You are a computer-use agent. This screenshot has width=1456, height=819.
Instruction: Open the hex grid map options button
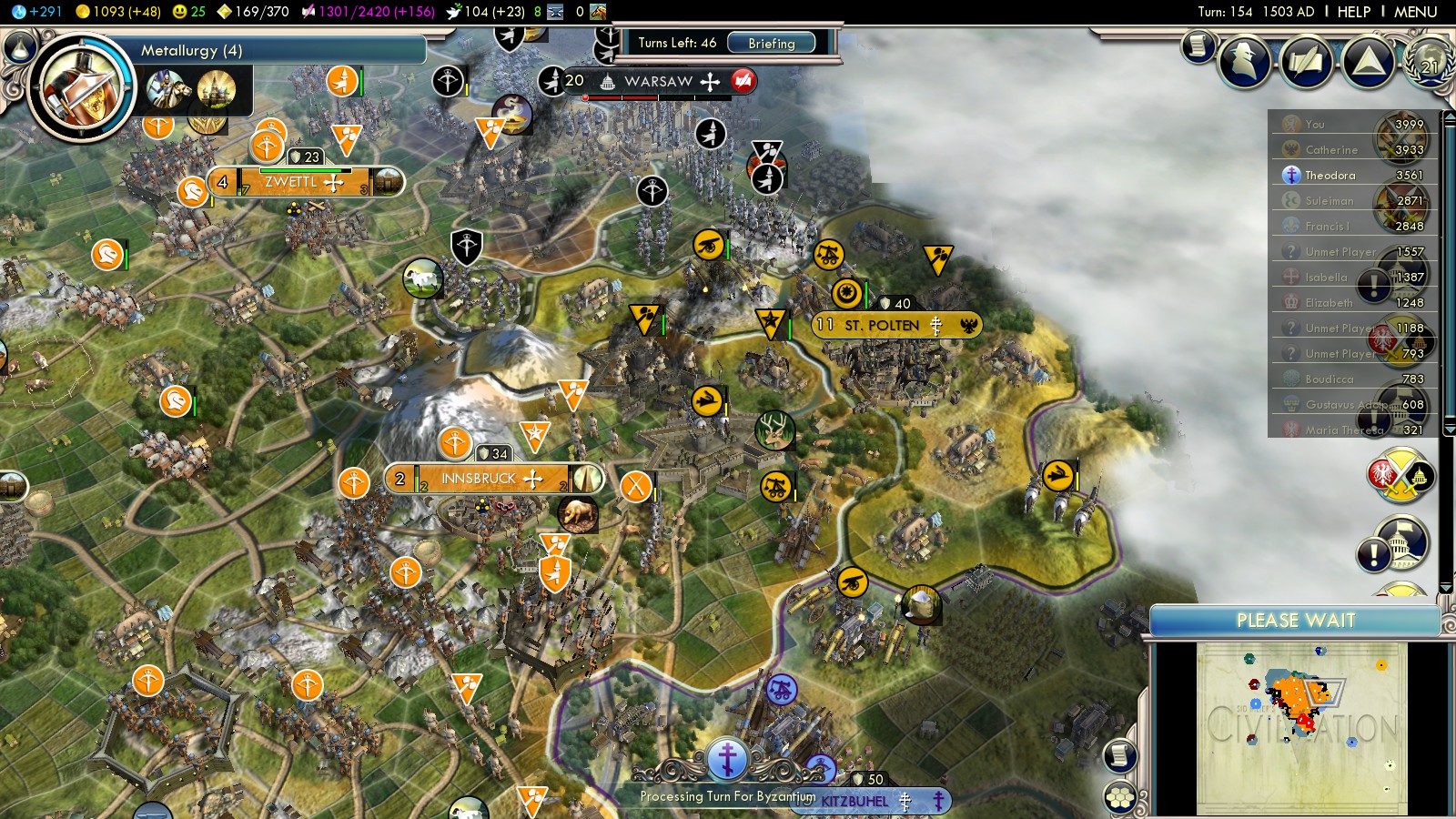1120,798
